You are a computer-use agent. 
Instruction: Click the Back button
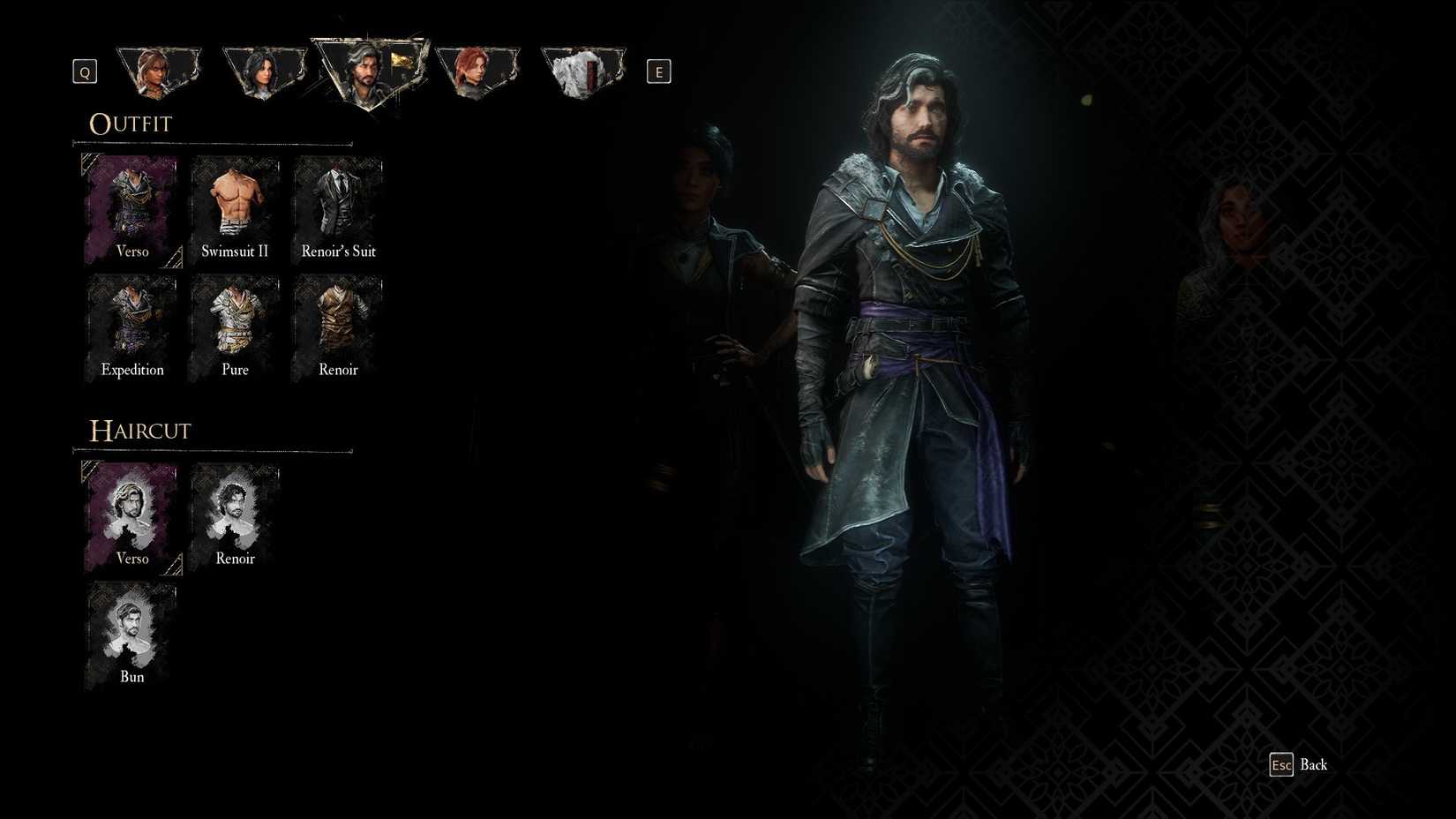coord(1315,765)
